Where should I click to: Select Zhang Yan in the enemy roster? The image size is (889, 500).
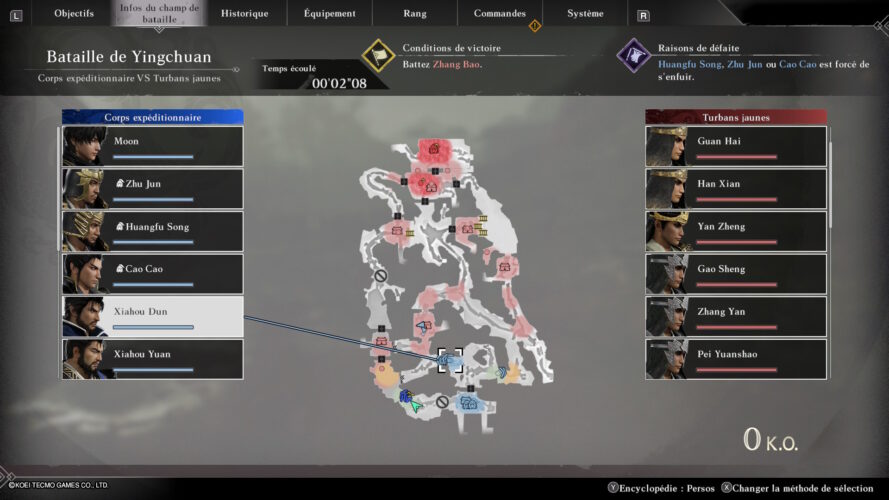[x=736, y=316]
